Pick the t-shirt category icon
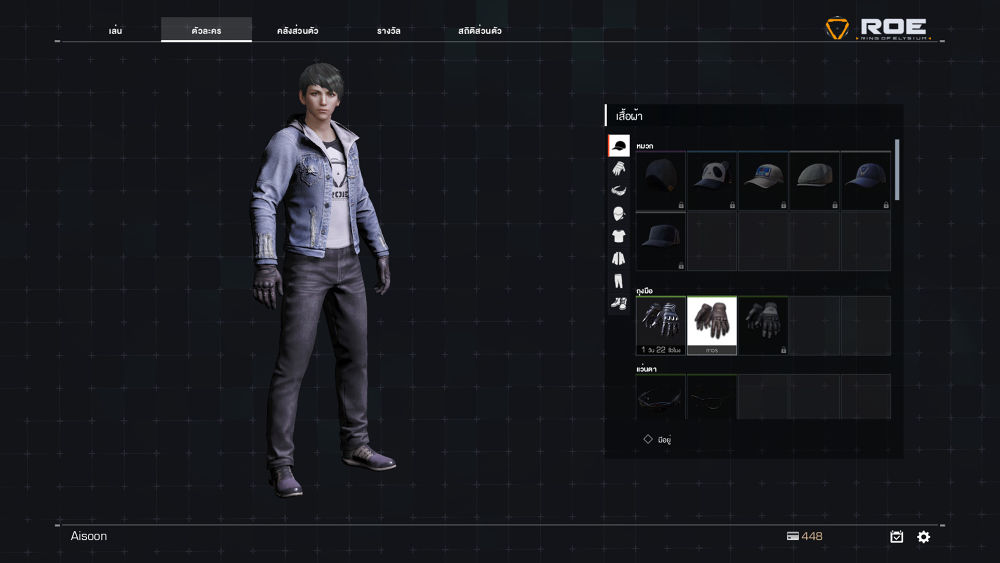1000x563 pixels. [619, 236]
